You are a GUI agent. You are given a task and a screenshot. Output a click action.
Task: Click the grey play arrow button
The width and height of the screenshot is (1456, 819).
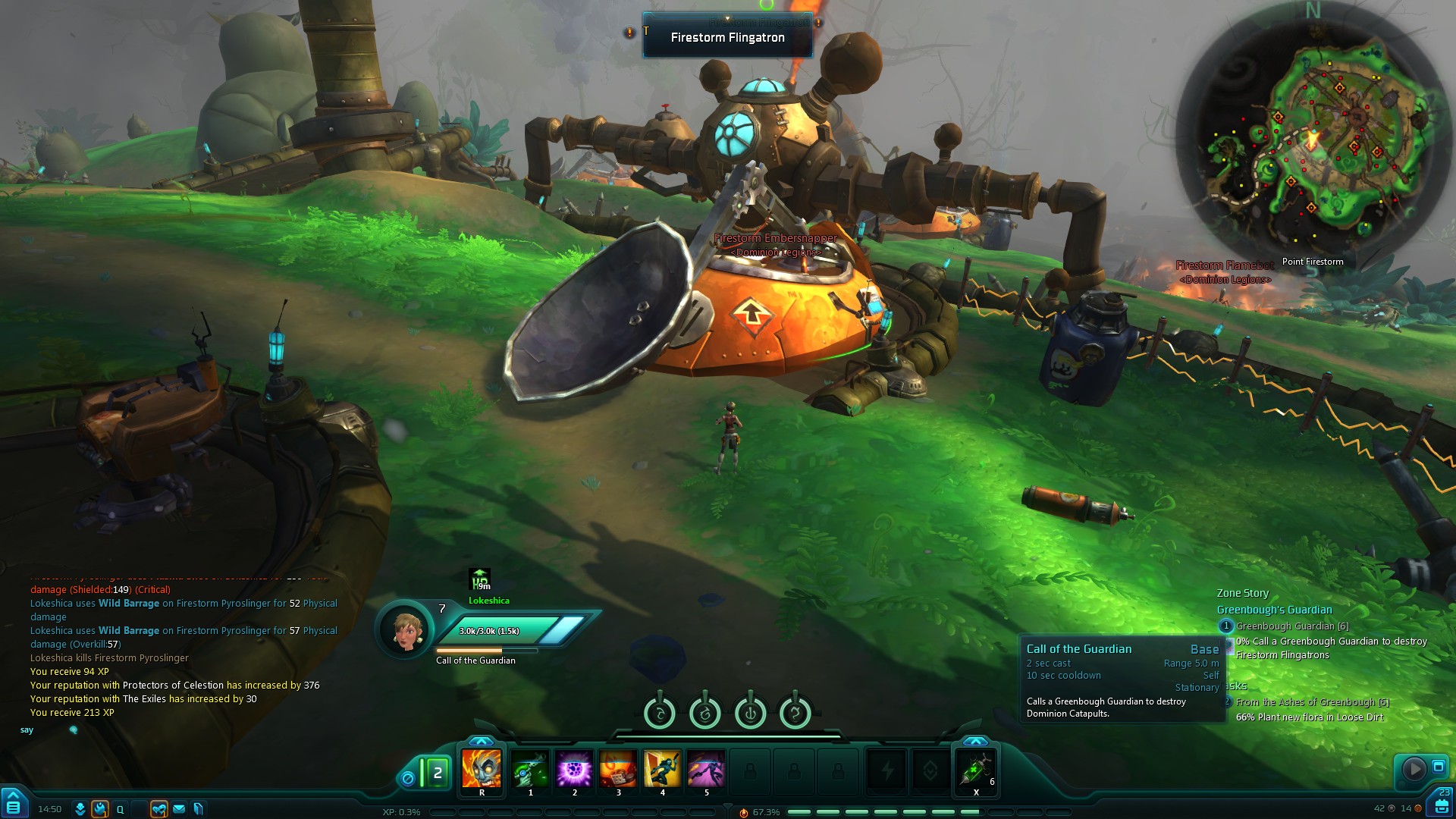pyautogui.click(x=1414, y=769)
